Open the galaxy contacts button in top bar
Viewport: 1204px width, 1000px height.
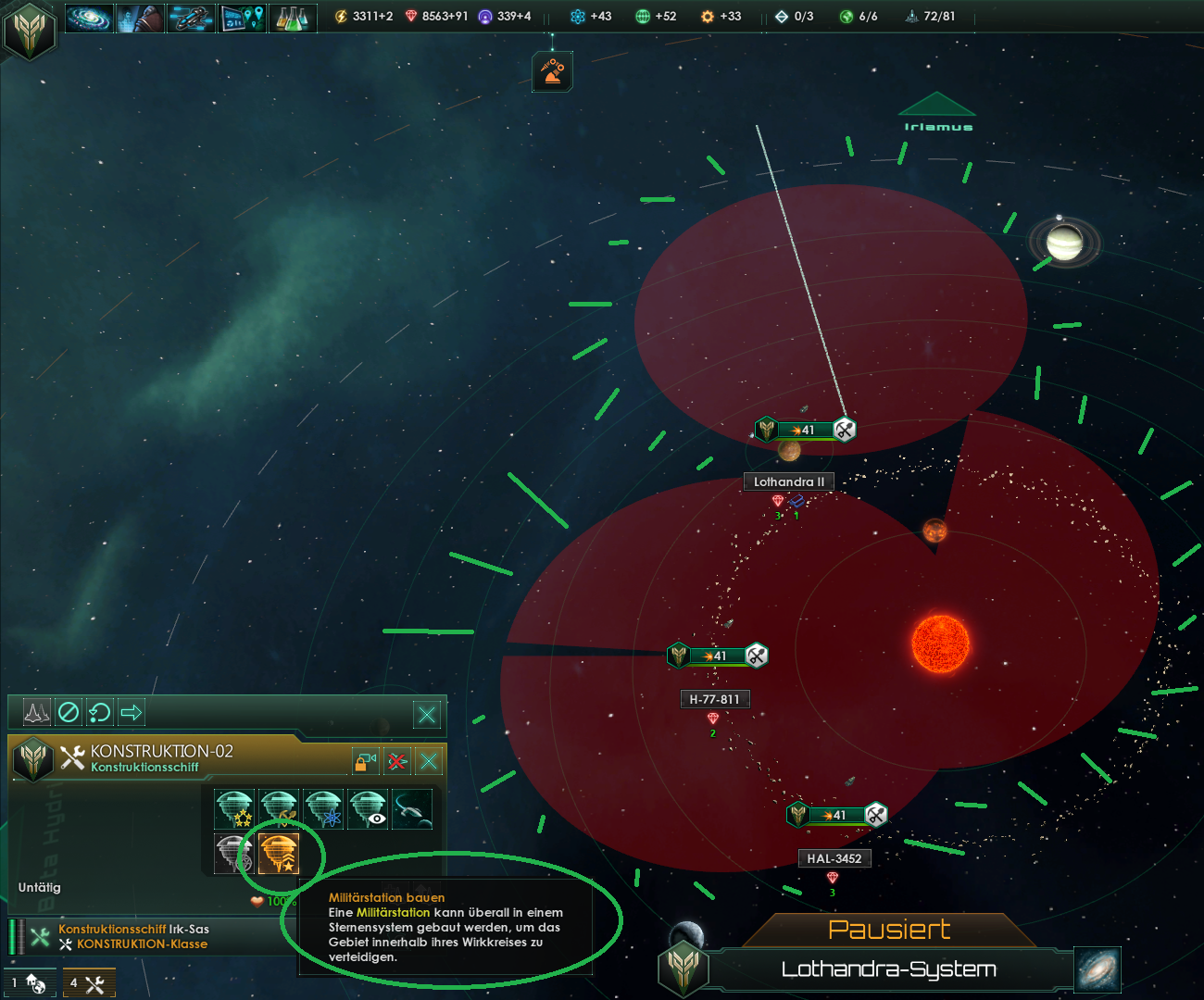pos(90,17)
